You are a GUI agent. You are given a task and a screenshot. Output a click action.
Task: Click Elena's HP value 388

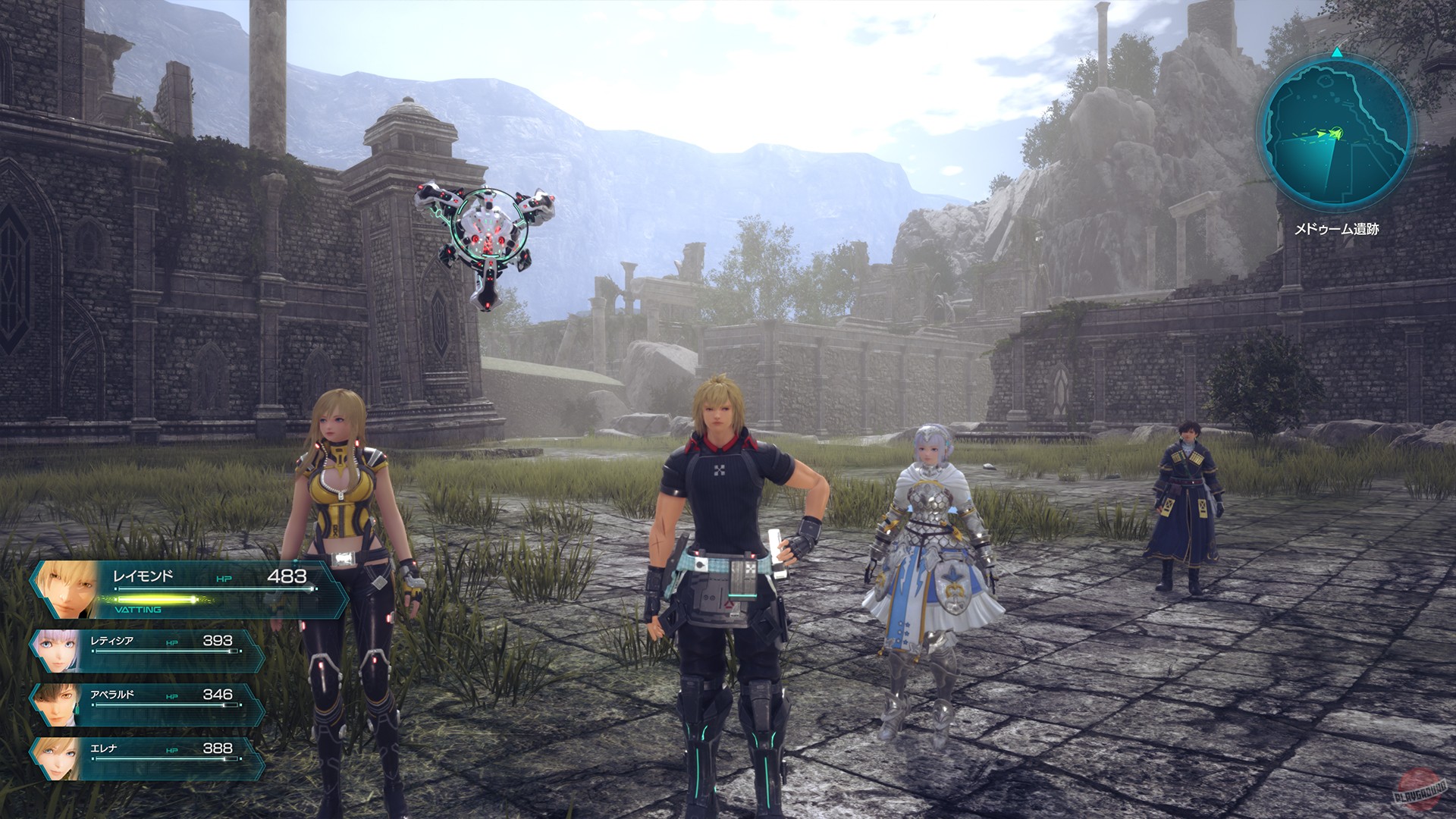(217, 748)
